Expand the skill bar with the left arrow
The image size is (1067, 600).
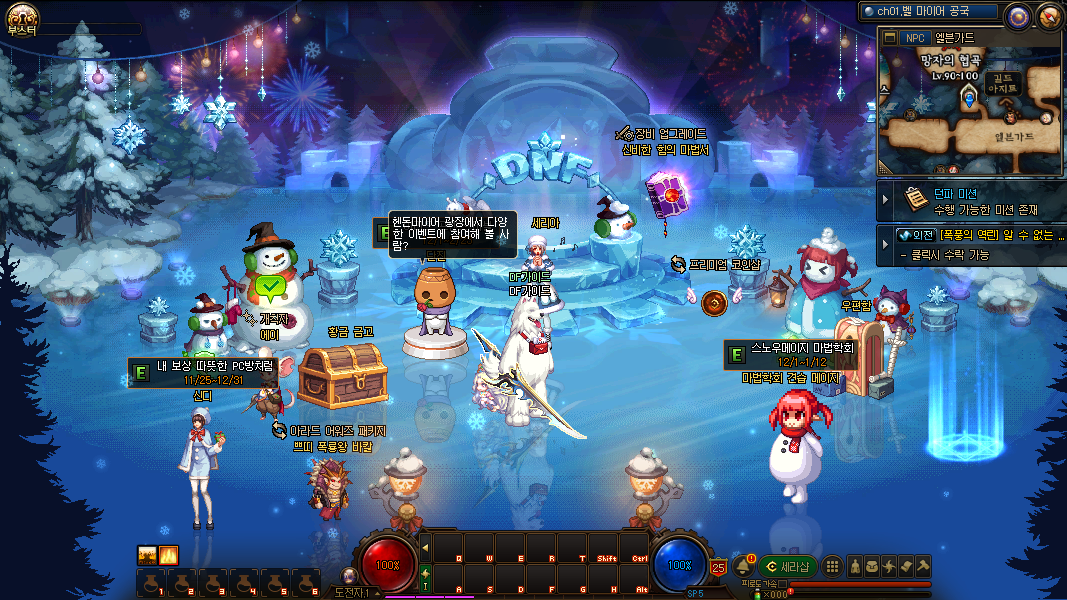(425, 547)
